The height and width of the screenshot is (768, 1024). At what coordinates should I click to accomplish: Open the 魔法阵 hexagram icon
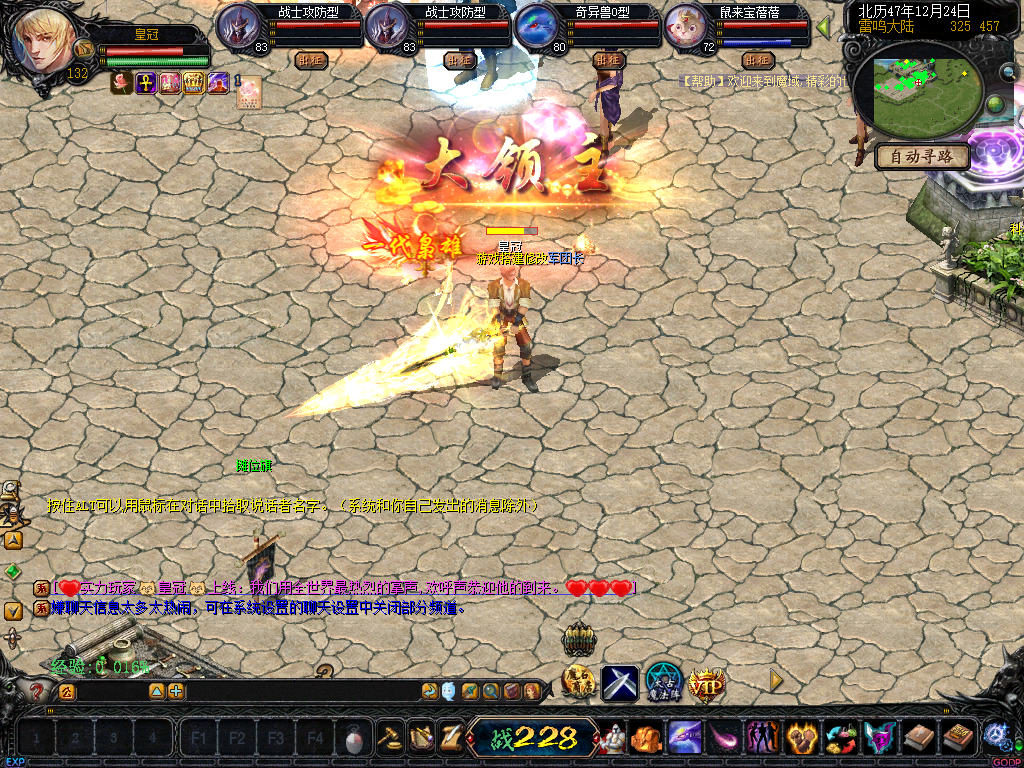[663, 682]
